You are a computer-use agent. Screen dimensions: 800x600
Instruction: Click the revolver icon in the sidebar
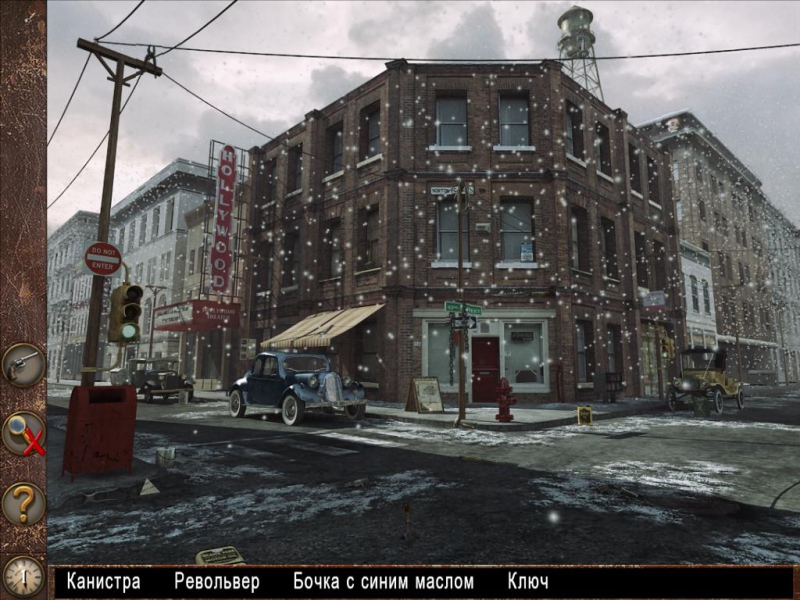coord(22,365)
